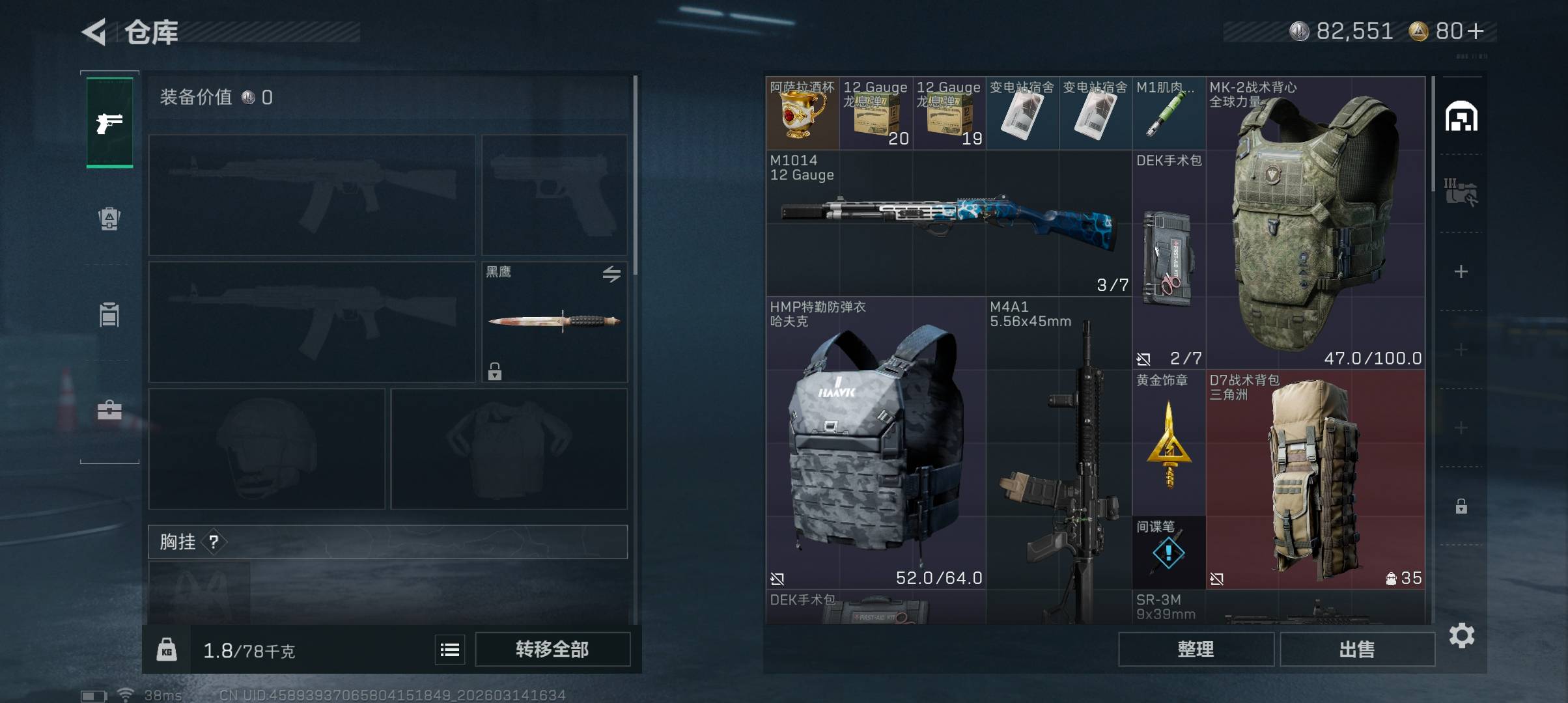Click 转移全部 to transfer everything
The height and width of the screenshot is (703, 1568).
click(552, 649)
